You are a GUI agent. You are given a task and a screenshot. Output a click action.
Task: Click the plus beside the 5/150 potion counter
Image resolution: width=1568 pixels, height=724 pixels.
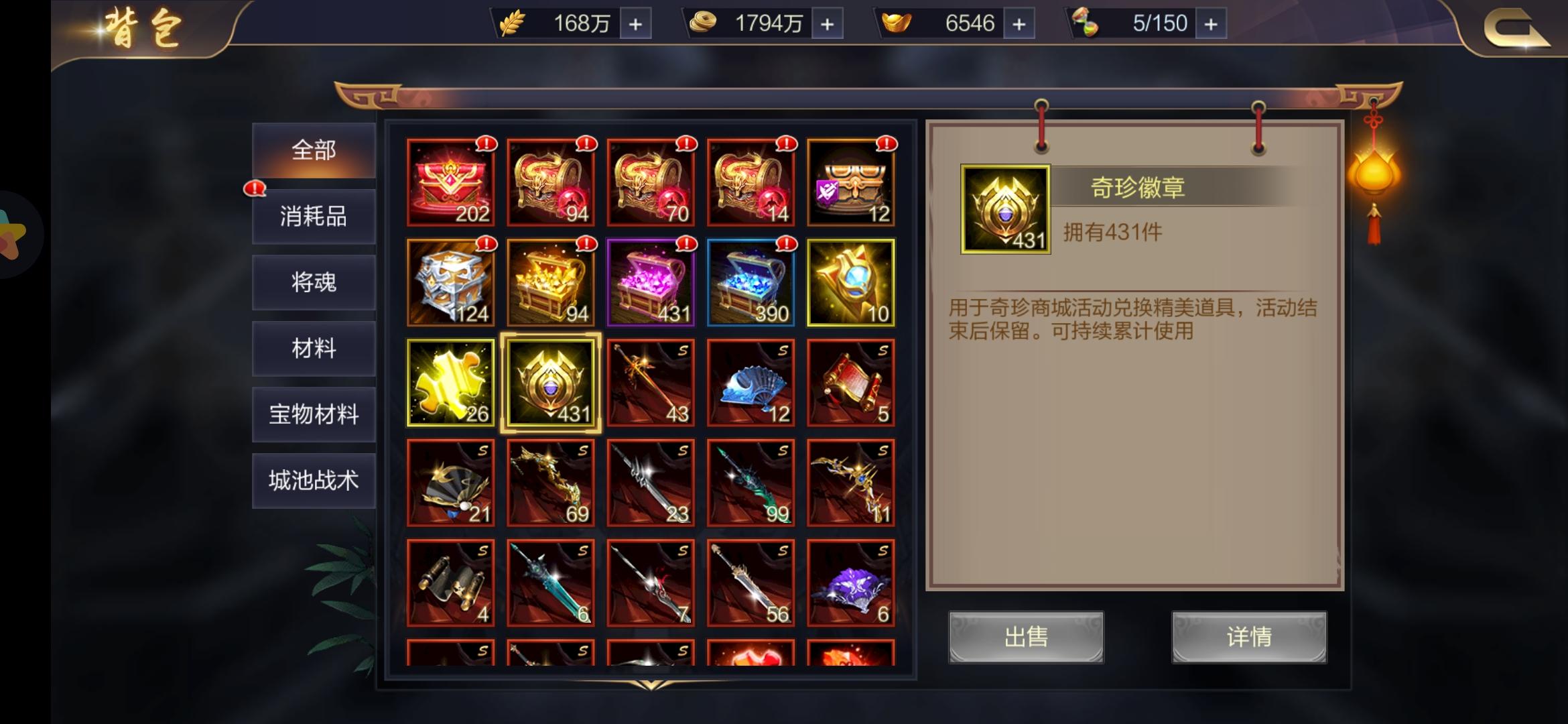click(x=1210, y=22)
